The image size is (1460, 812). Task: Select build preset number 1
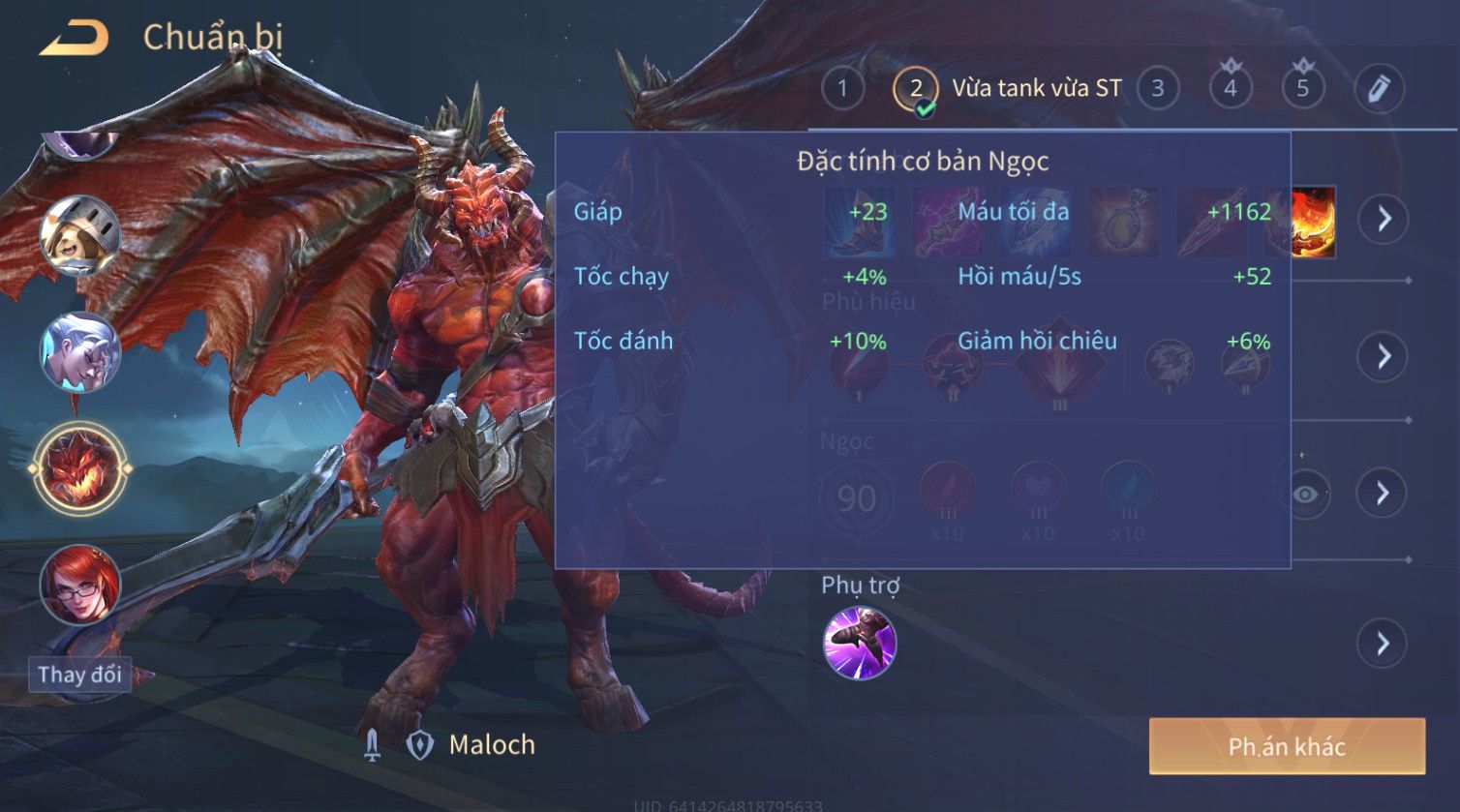842,89
